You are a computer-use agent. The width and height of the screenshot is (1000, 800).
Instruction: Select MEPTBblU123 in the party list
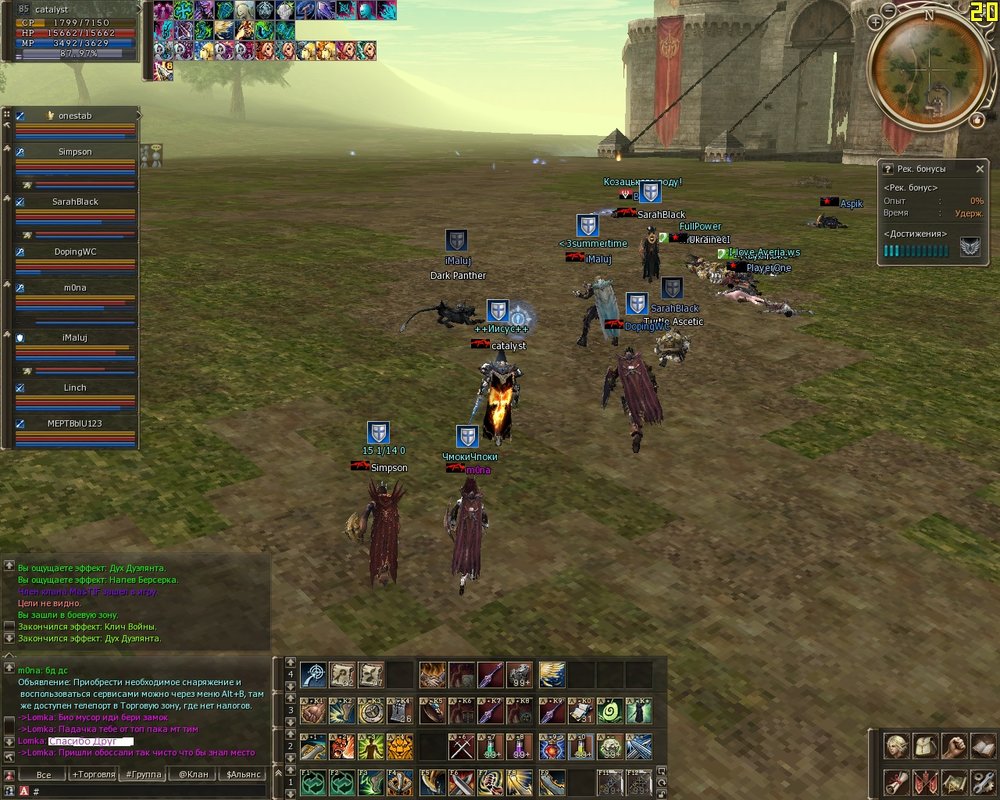point(75,424)
